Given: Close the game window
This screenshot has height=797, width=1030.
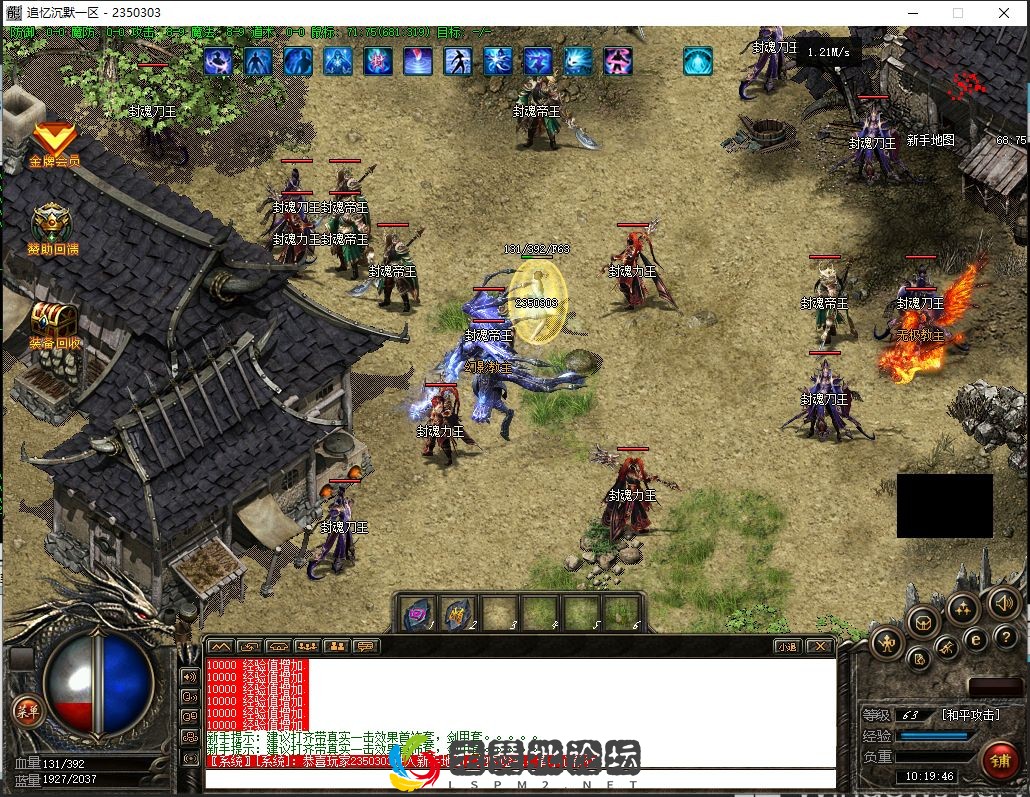Looking at the screenshot, I should coord(1004,13).
